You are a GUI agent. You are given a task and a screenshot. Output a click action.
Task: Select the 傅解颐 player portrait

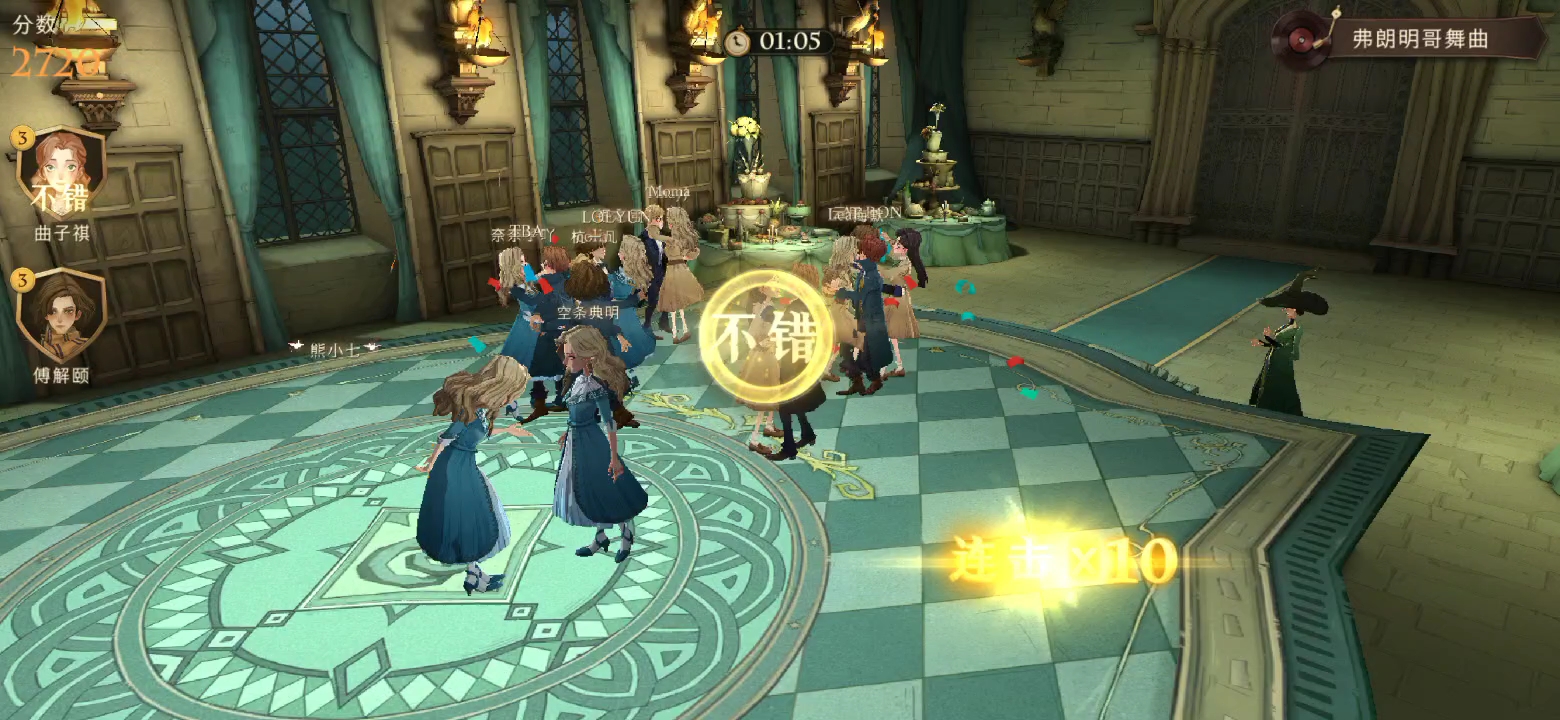tap(62, 314)
